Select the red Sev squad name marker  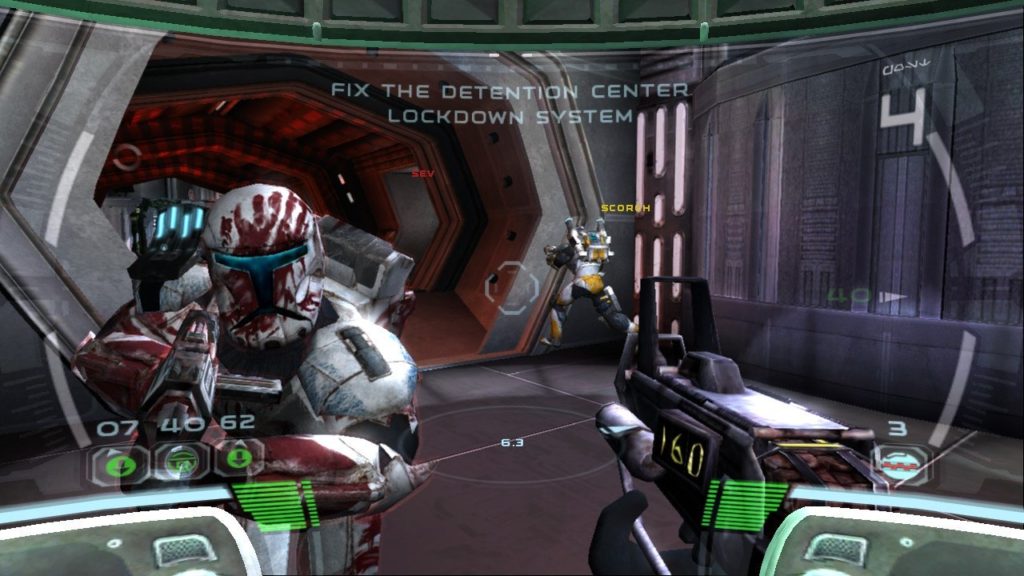pyautogui.click(x=421, y=173)
